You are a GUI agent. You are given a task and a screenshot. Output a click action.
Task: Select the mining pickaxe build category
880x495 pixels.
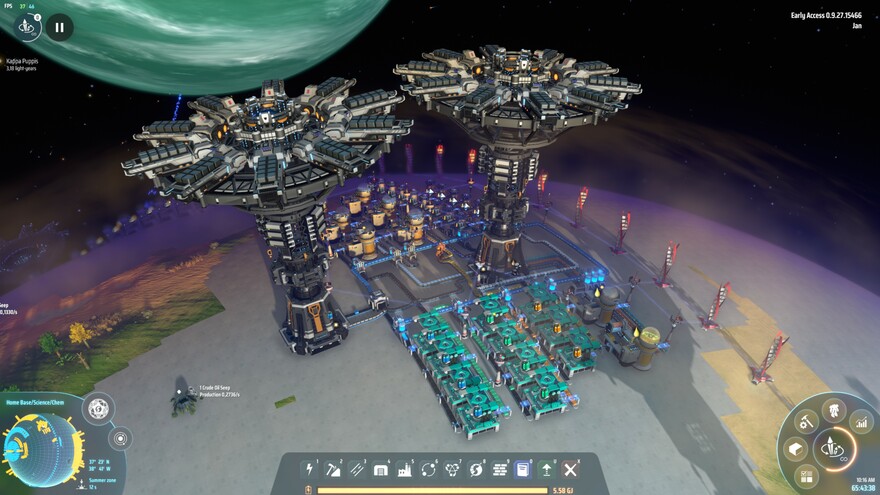(x=333, y=469)
